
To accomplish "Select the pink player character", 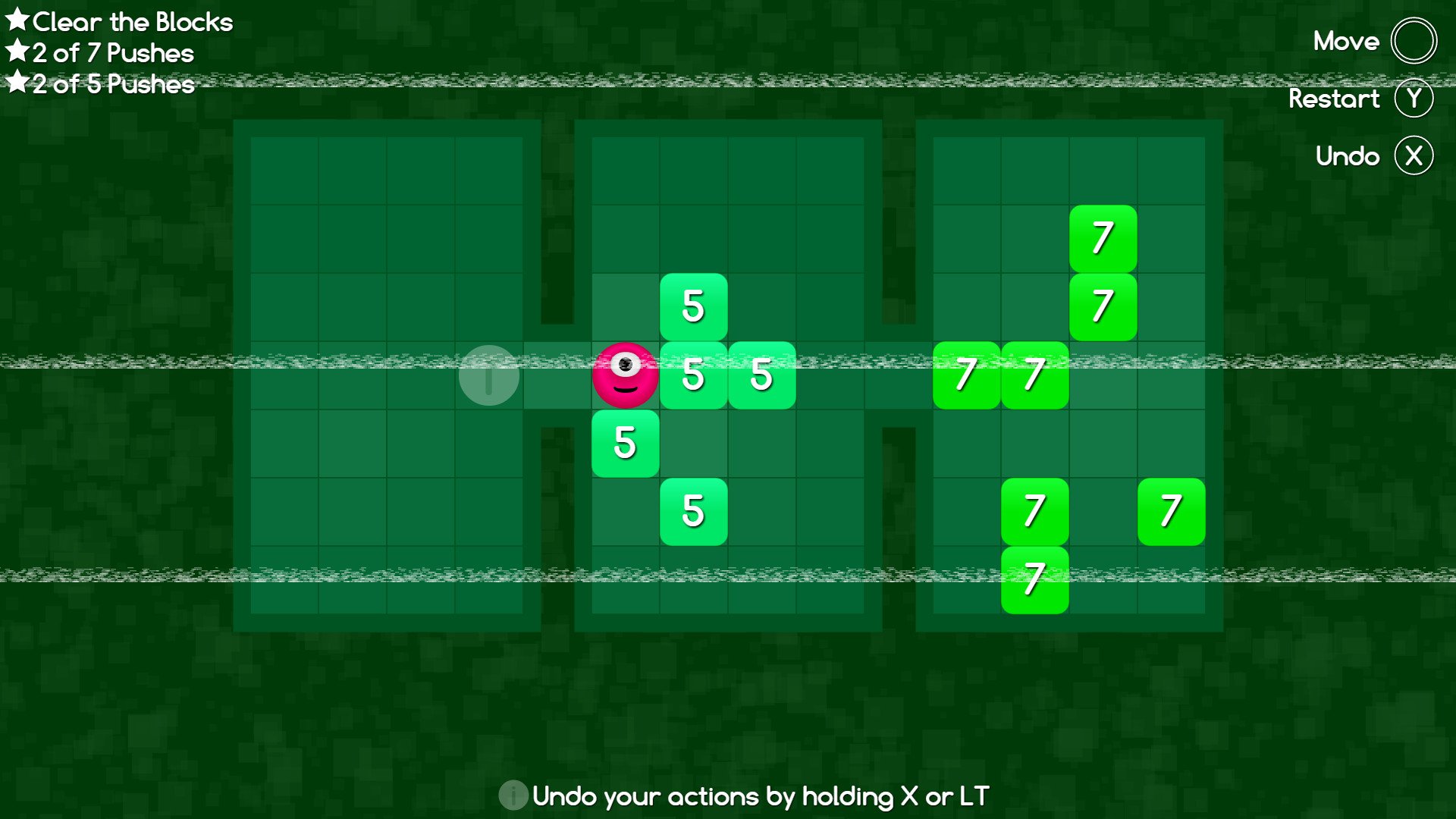I will pos(625,374).
